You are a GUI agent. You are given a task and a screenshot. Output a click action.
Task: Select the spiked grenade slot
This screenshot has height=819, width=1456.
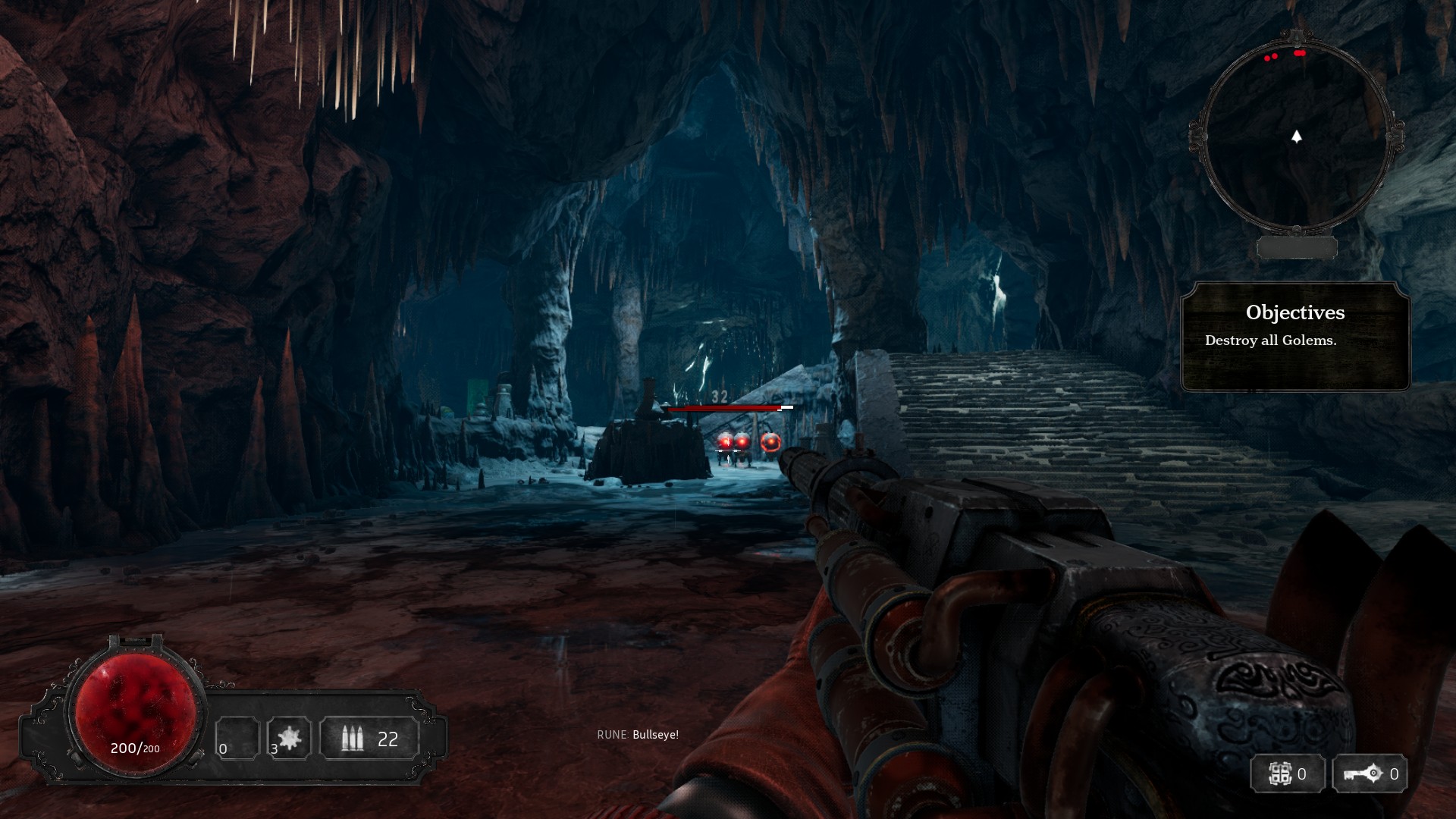pyautogui.click(x=289, y=738)
